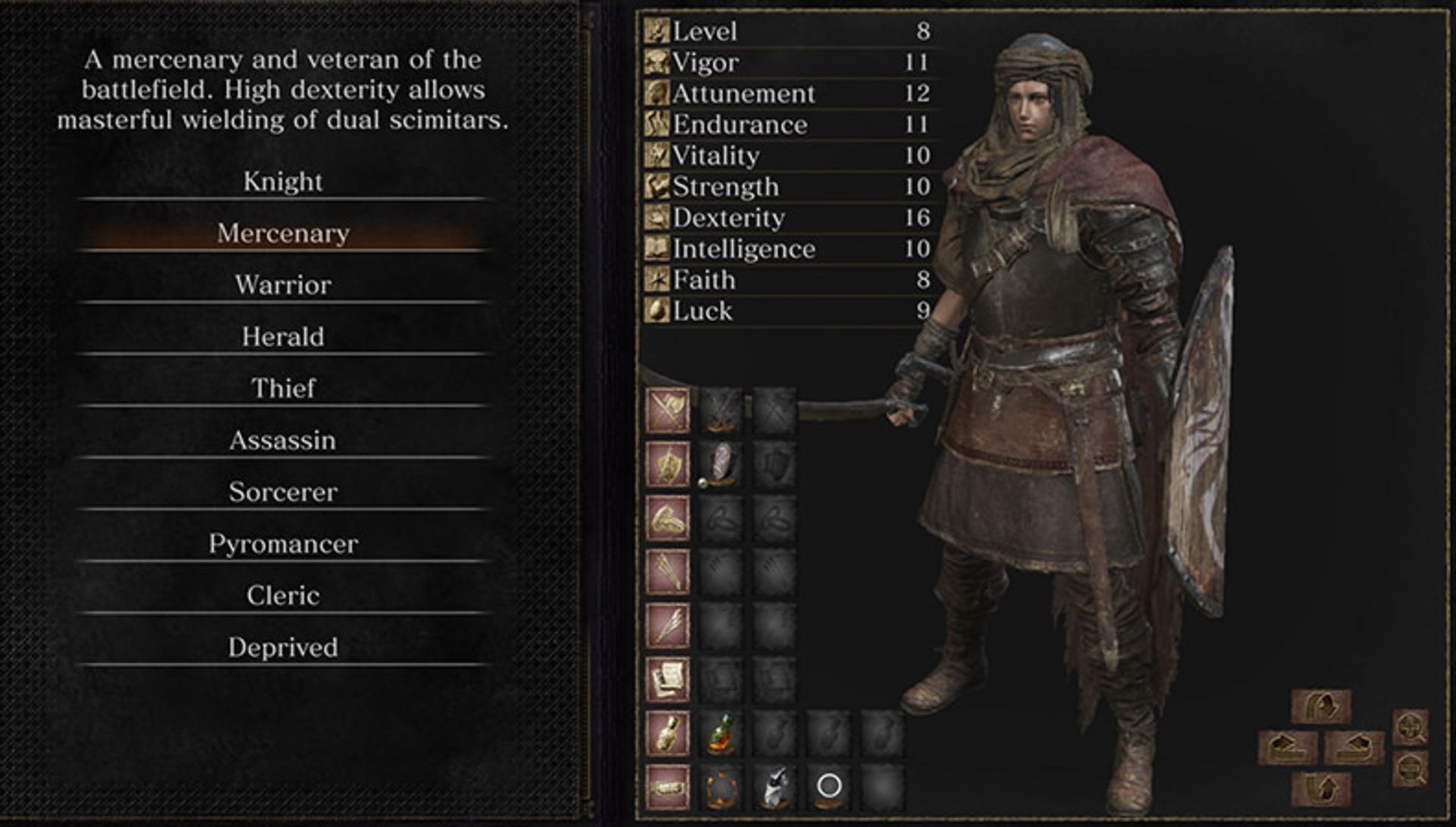Click the spell scrolls category icon
The image size is (1456, 827).
point(667,680)
